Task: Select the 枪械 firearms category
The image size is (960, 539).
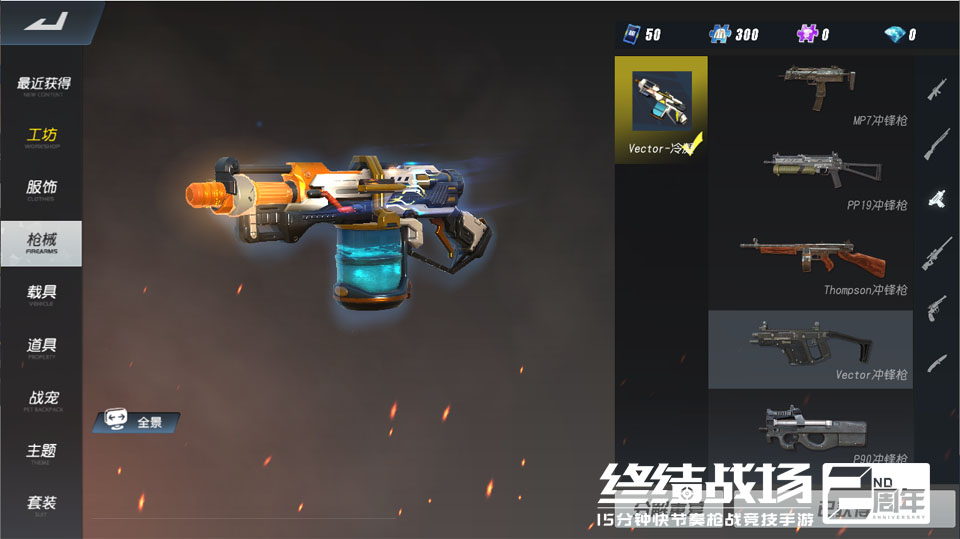Action: click(42, 242)
